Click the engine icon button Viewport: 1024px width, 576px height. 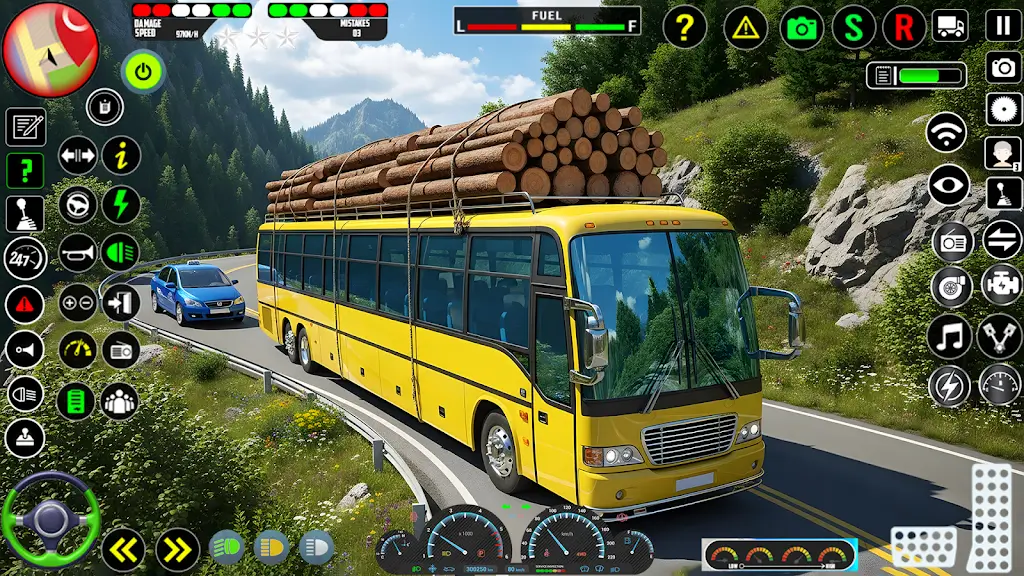(1001, 285)
